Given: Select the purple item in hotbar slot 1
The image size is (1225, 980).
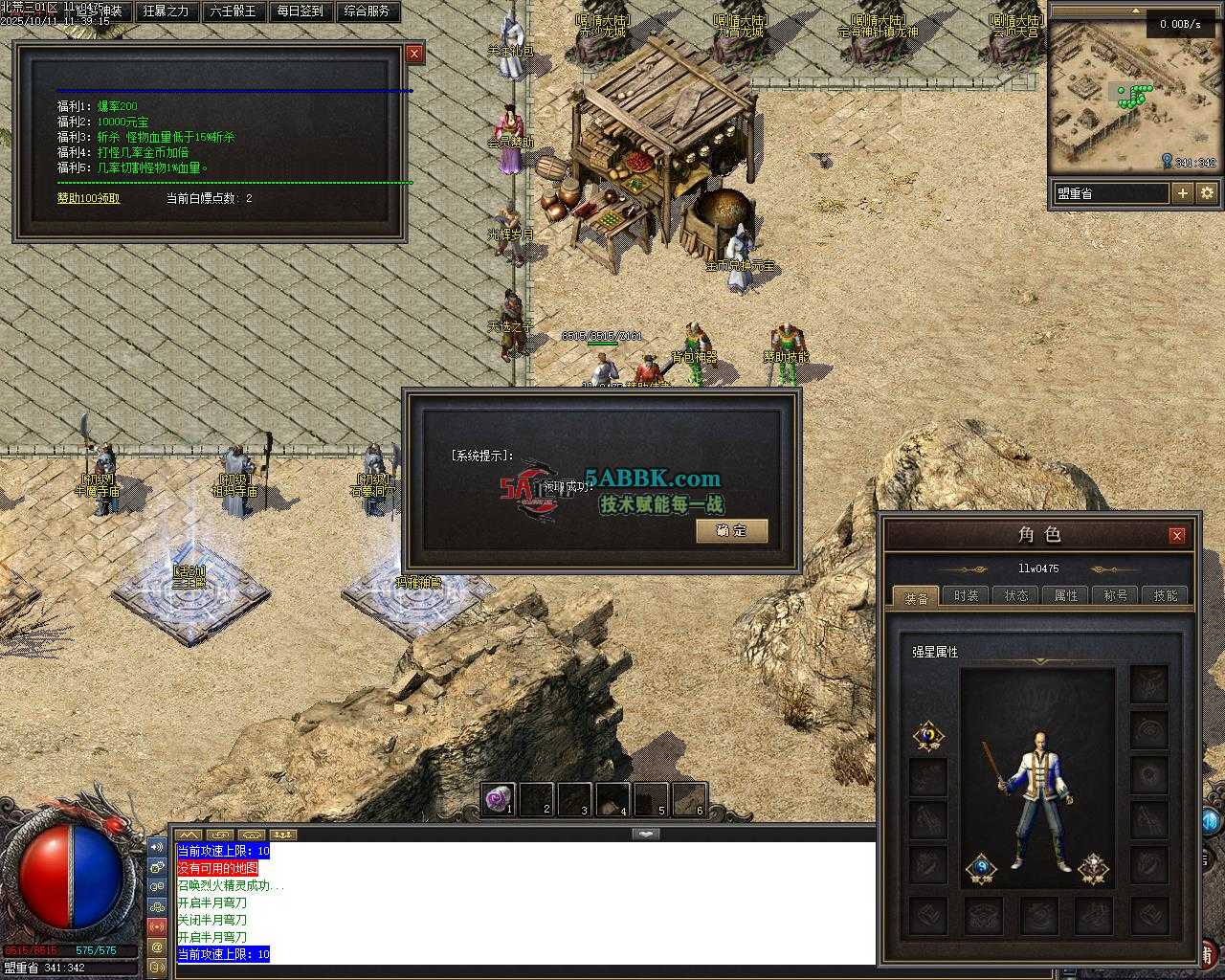Looking at the screenshot, I should pyautogui.click(x=498, y=798).
